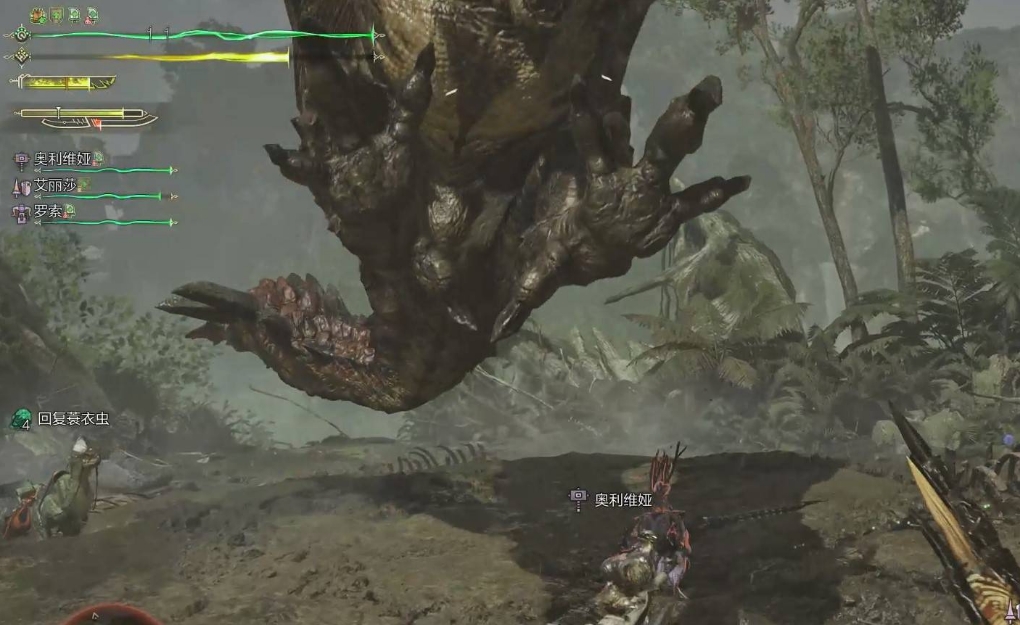Click the 奥利维娅 nameplate above the hunter
The image size is (1020, 625).
622,499
